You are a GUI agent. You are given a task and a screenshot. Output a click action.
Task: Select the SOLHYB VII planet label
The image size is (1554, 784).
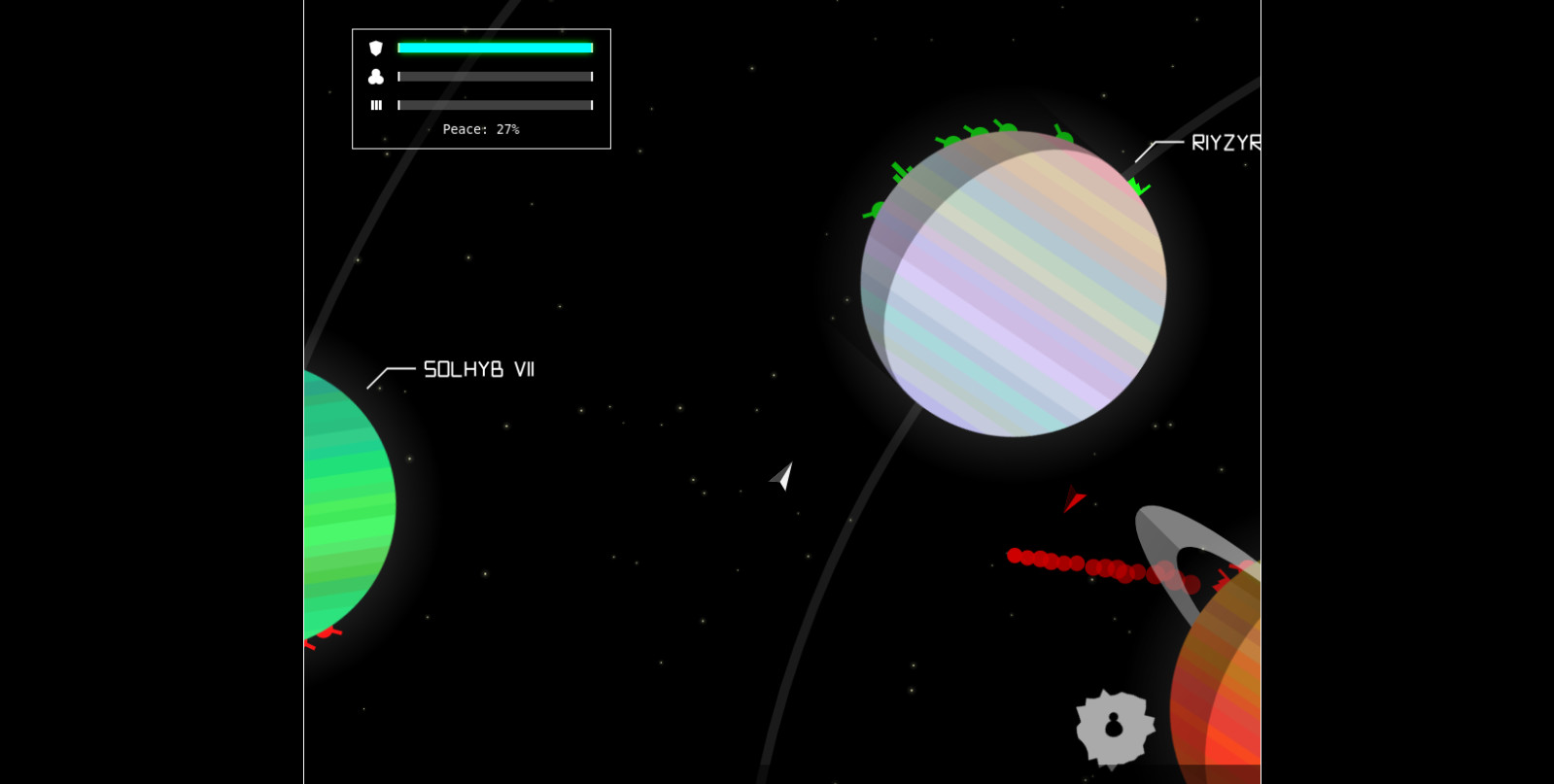[x=480, y=369]
